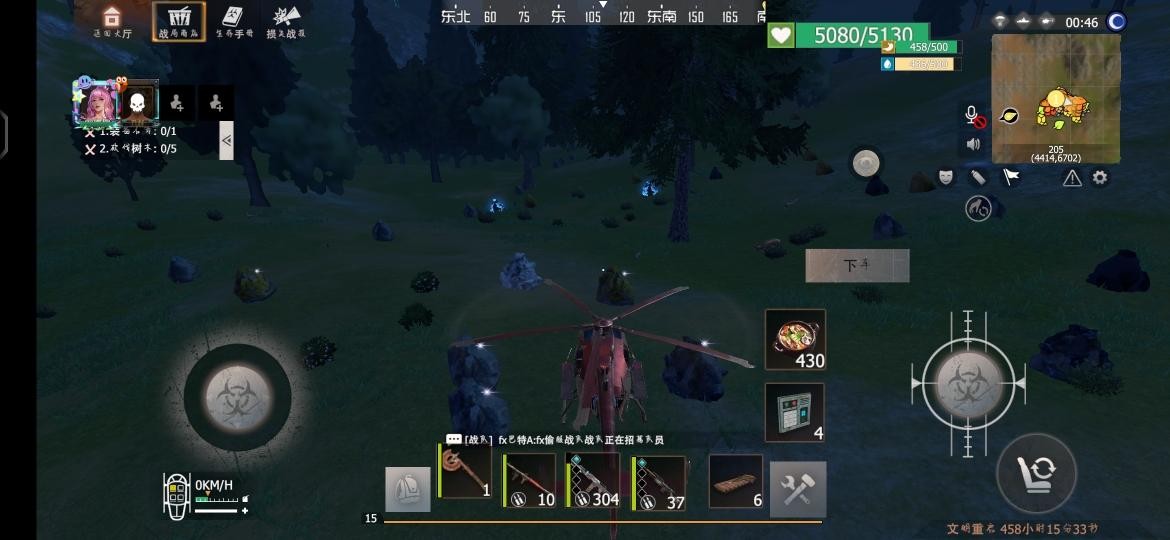Toggle the muted microphone
Viewport: 1170px width, 540px height.
(972, 115)
